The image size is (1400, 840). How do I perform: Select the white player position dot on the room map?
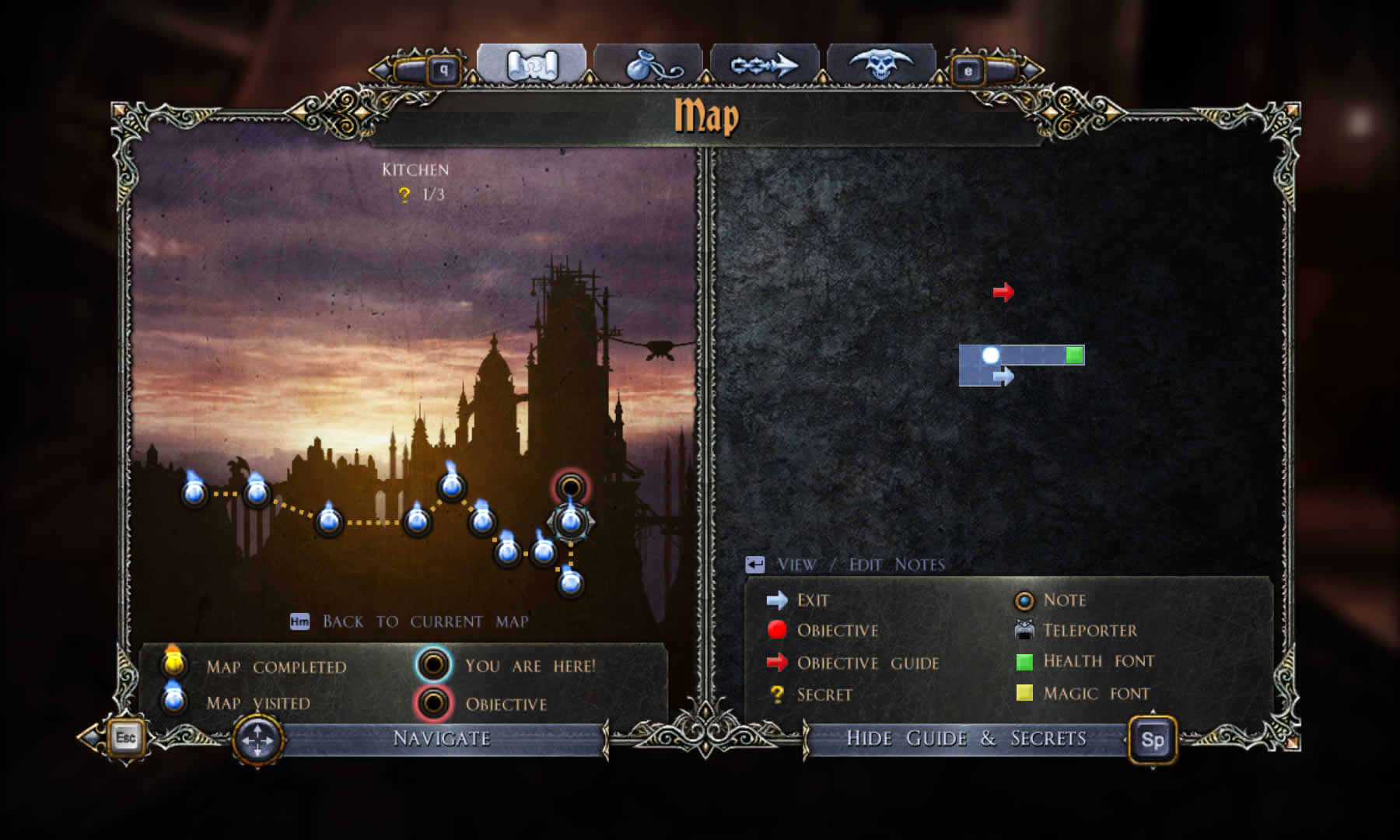990,355
